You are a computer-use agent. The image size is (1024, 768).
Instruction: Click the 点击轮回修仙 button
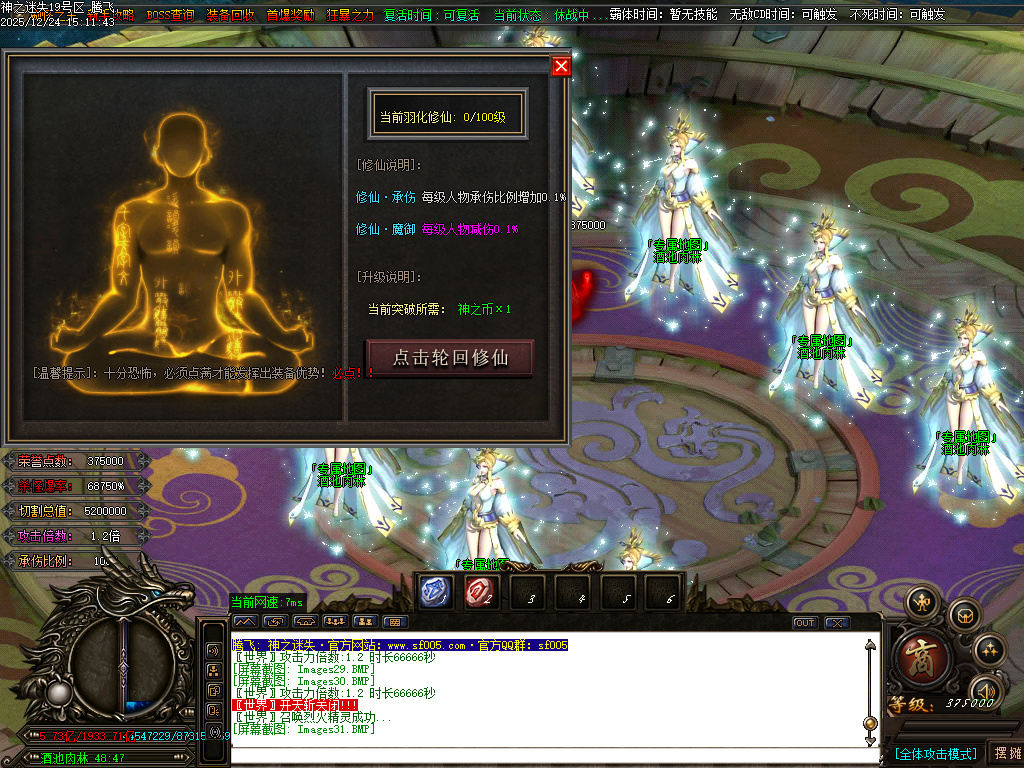coord(450,357)
